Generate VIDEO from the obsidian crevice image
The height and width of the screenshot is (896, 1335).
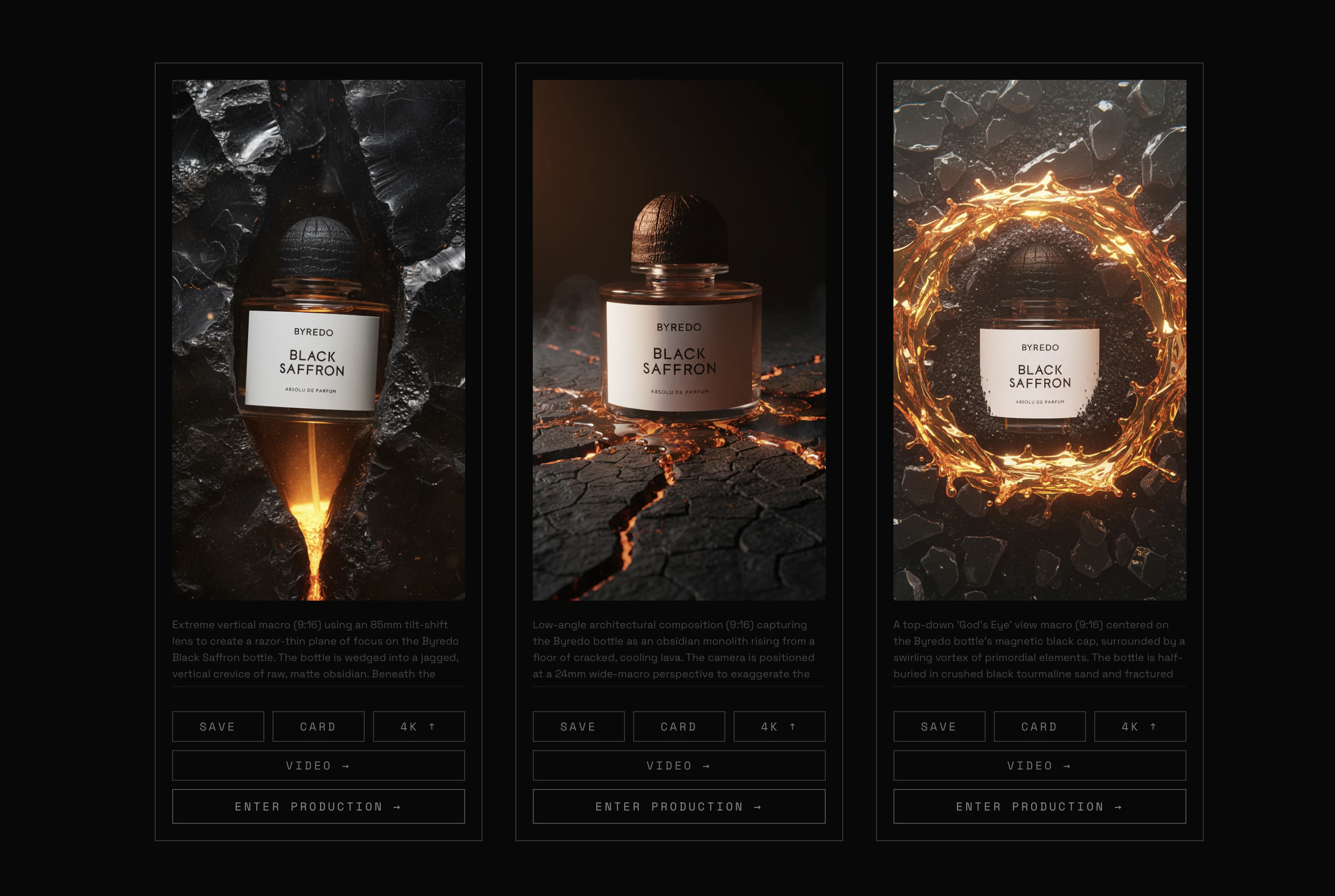[318, 765]
